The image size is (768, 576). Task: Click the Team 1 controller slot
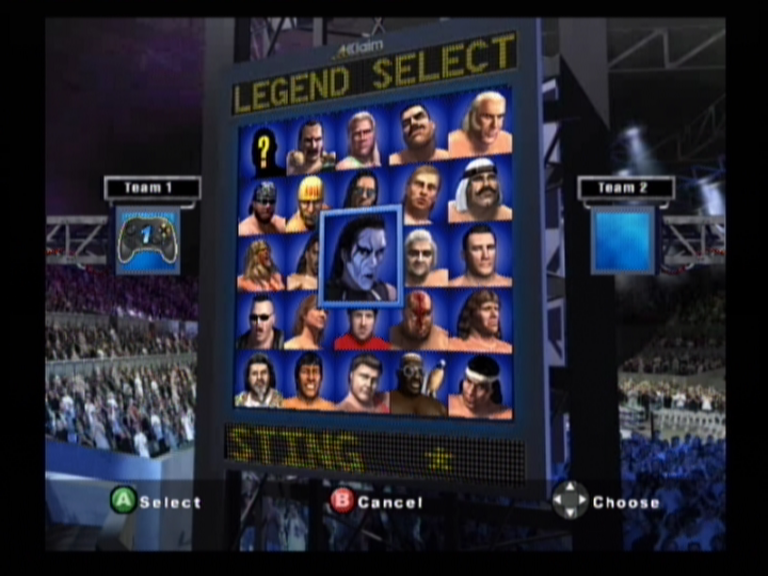(147, 240)
